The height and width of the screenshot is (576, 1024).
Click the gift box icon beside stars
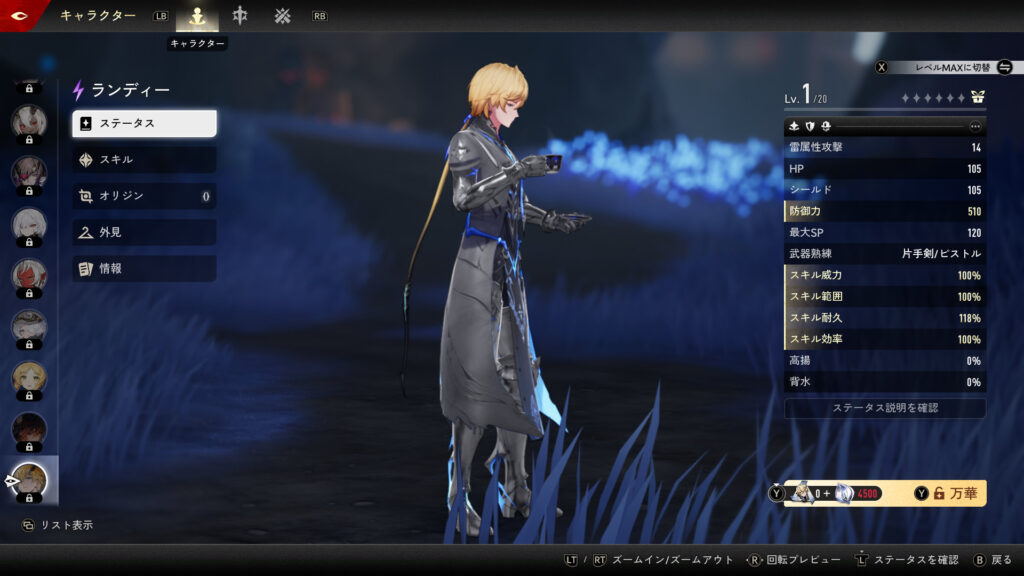[x=977, y=98]
